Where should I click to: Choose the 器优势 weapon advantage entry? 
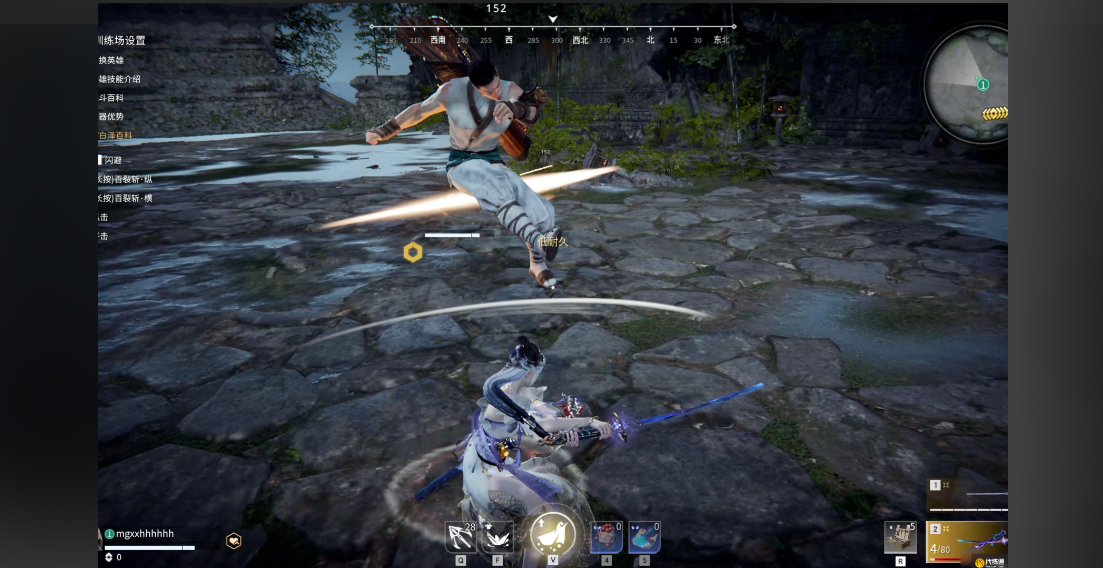[112, 117]
